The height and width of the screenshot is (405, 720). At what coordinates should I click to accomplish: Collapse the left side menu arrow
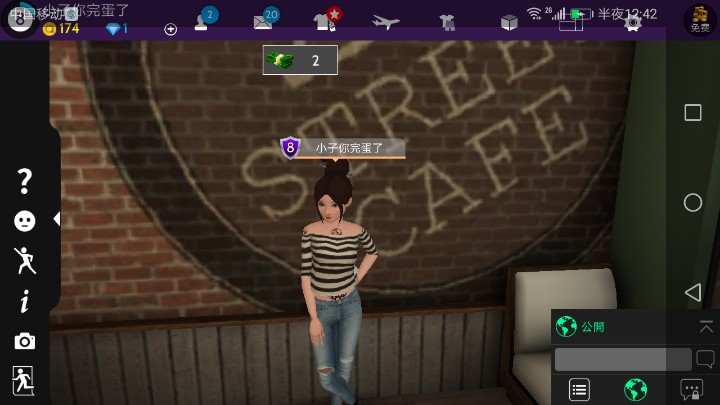(x=57, y=218)
